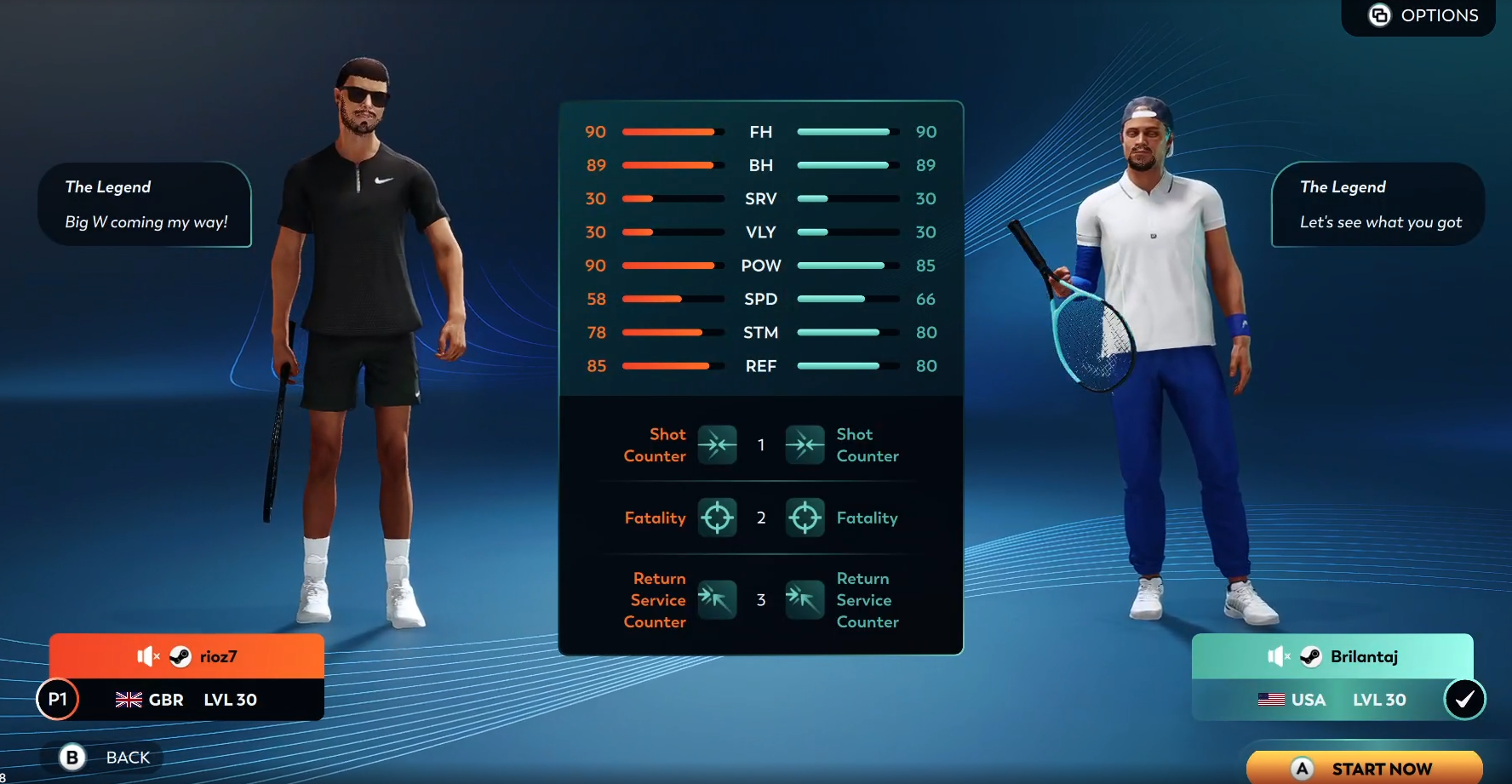Toggle mute icon on Brilantaj's nameplate
The height and width of the screenshot is (784, 1512).
click(x=1279, y=656)
